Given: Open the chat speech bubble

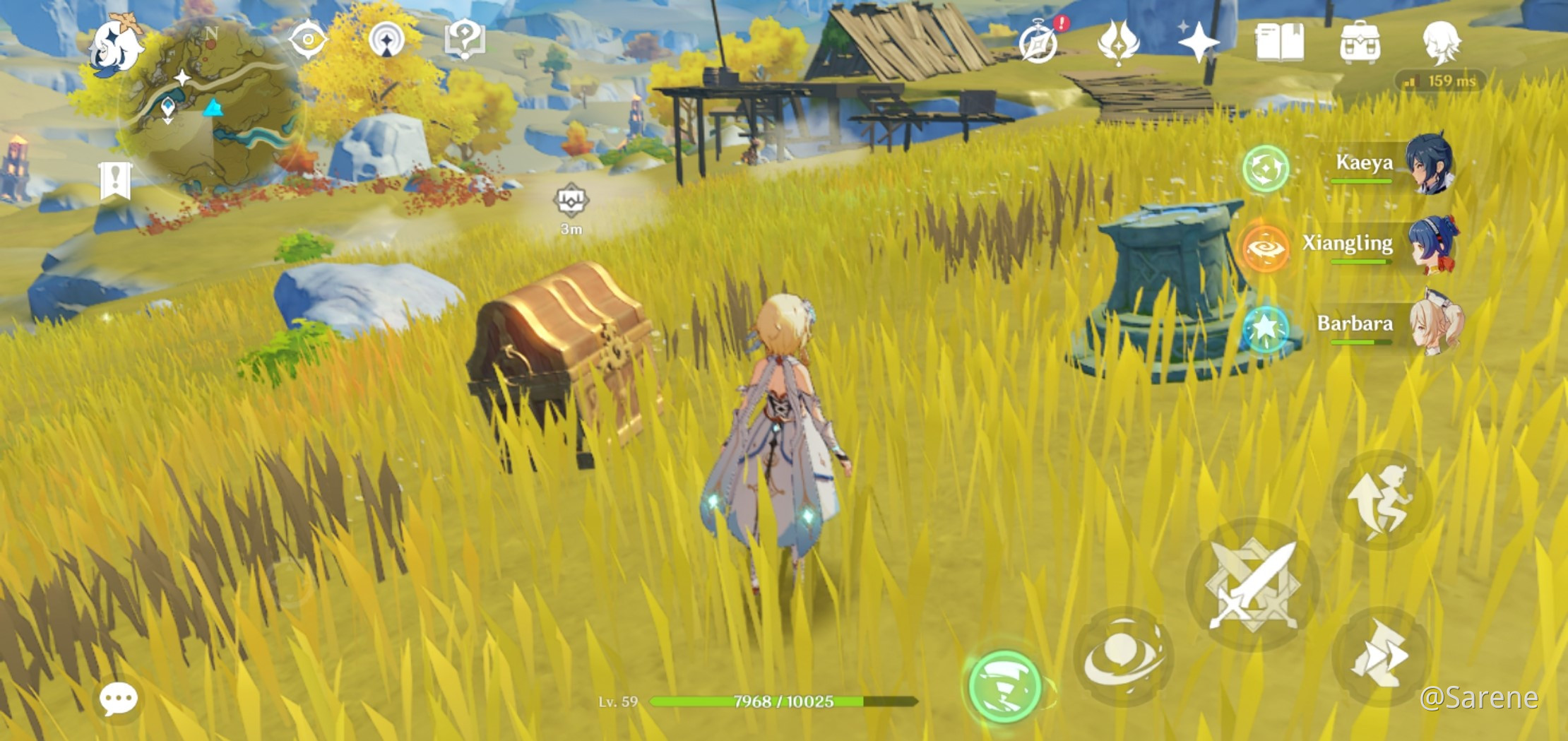Looking at the screenshot, I should coord(118,699).
